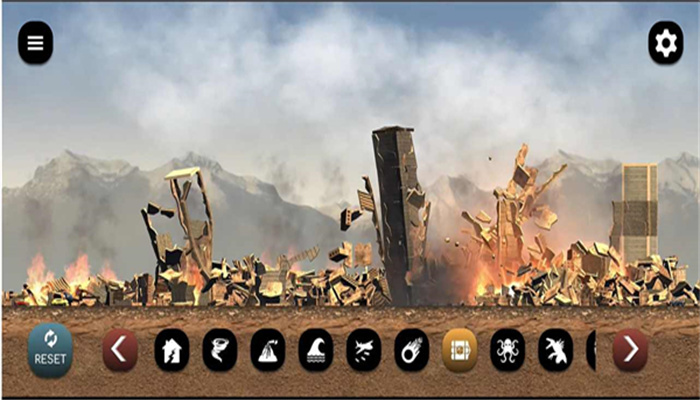Screen dimensions: 700x400
Task: Select the volcano eruption icon
Action: 268,350
